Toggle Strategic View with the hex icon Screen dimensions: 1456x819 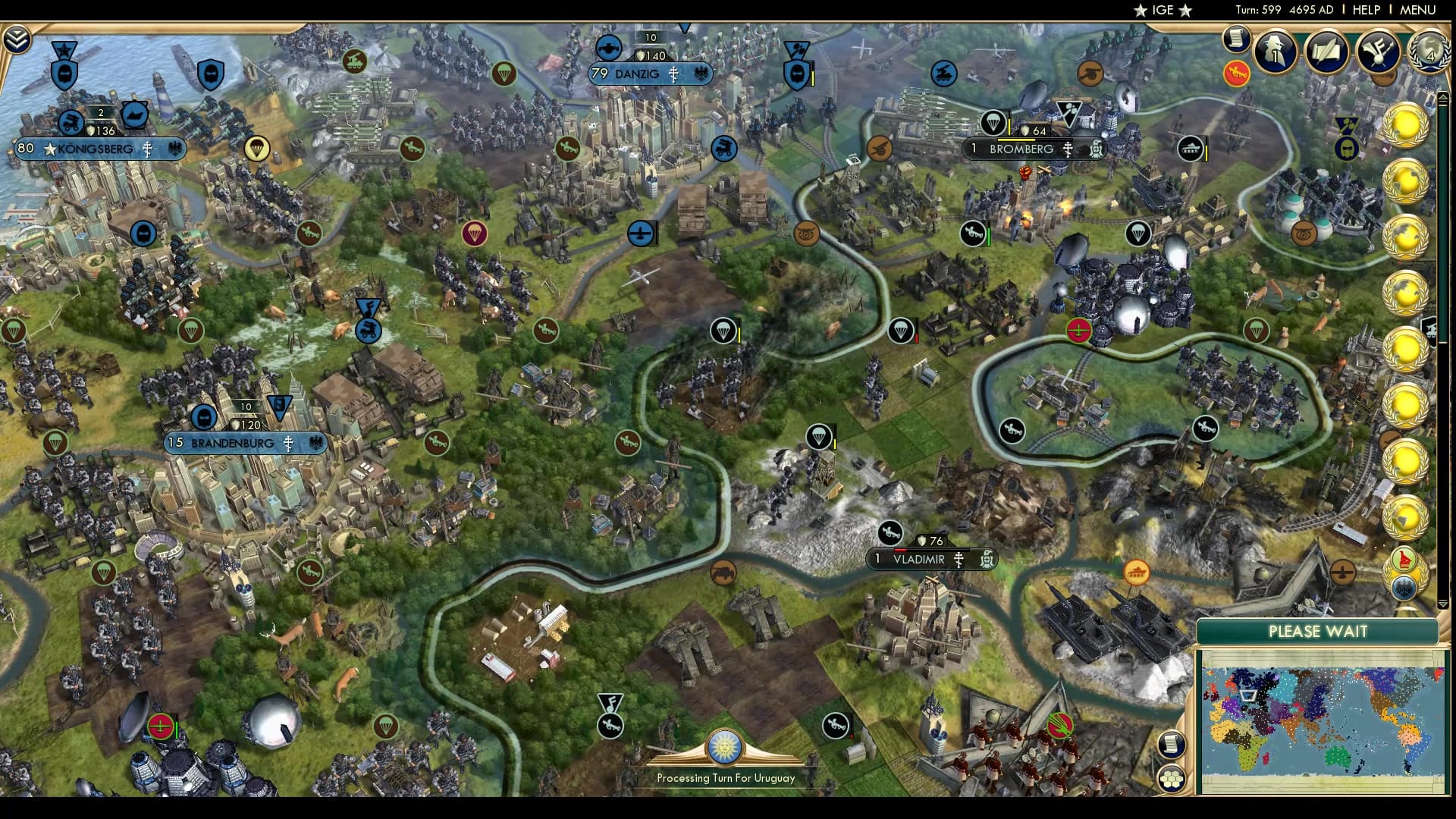1172,777
